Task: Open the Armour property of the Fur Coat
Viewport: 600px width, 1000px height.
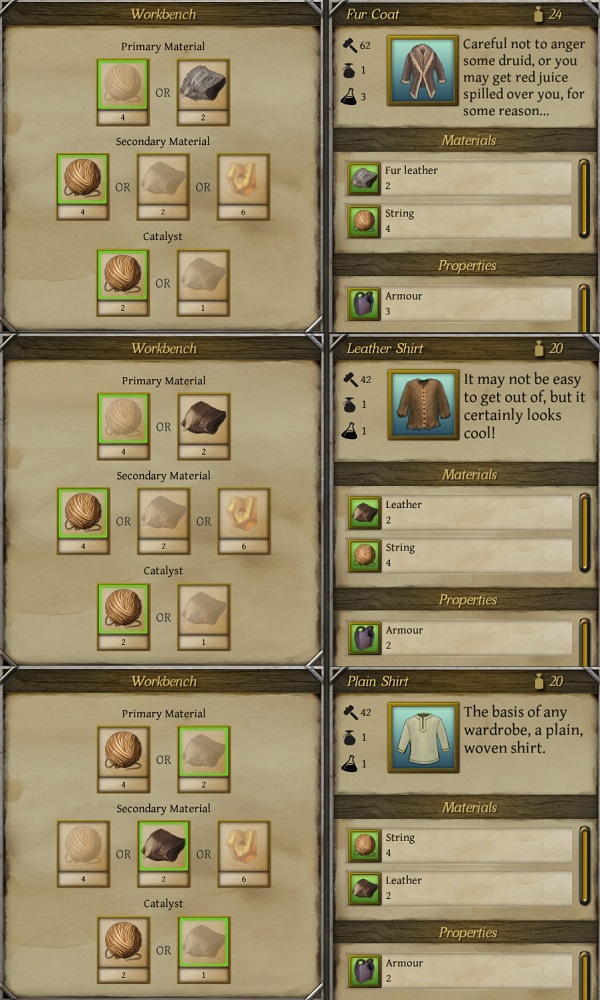Action: click(460, 304)
